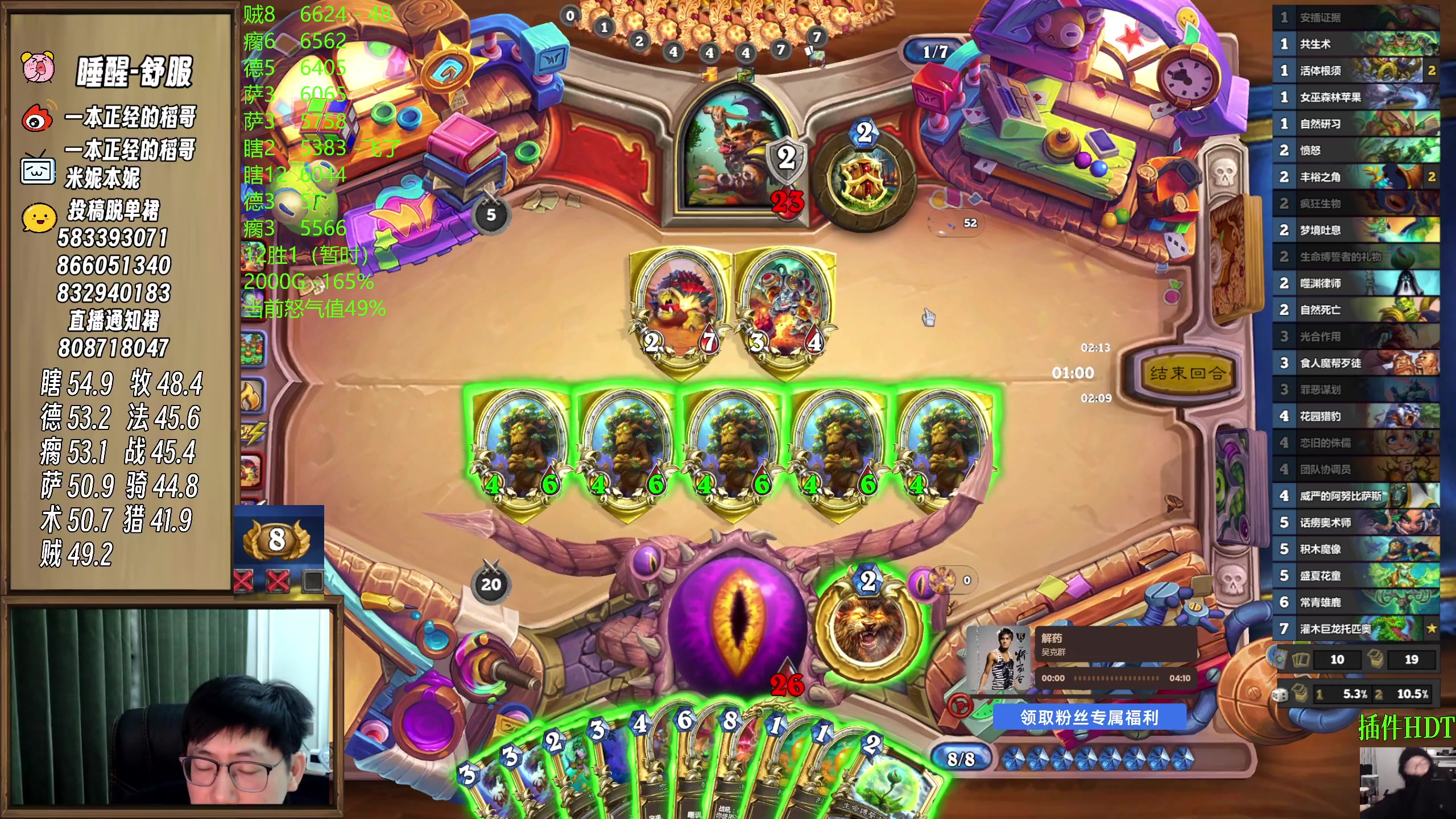Target the enemy gnoll hero portrait
The width and height of the screenshot is (1456, 819).
734,154
